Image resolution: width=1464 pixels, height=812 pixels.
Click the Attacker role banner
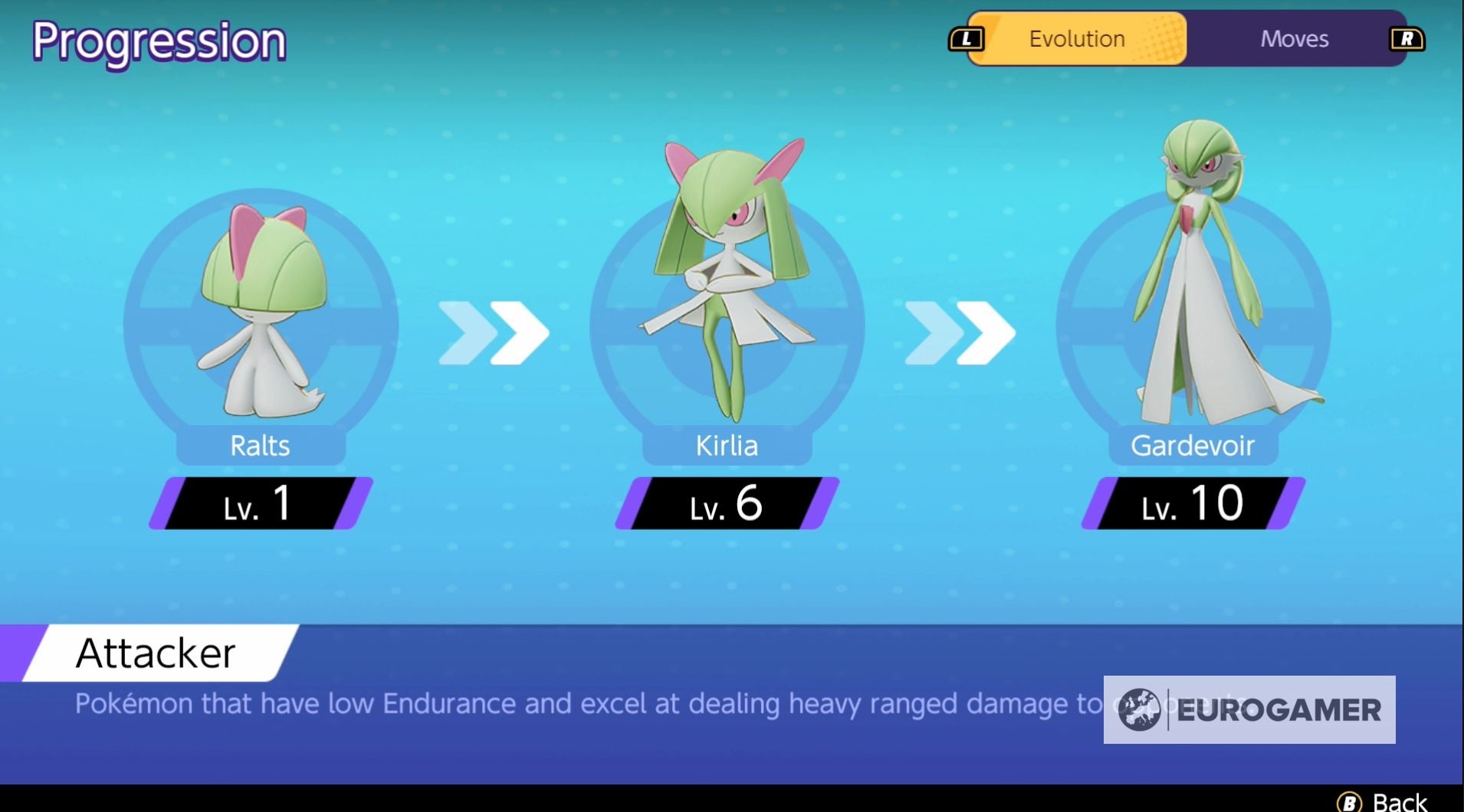[153, 653]
